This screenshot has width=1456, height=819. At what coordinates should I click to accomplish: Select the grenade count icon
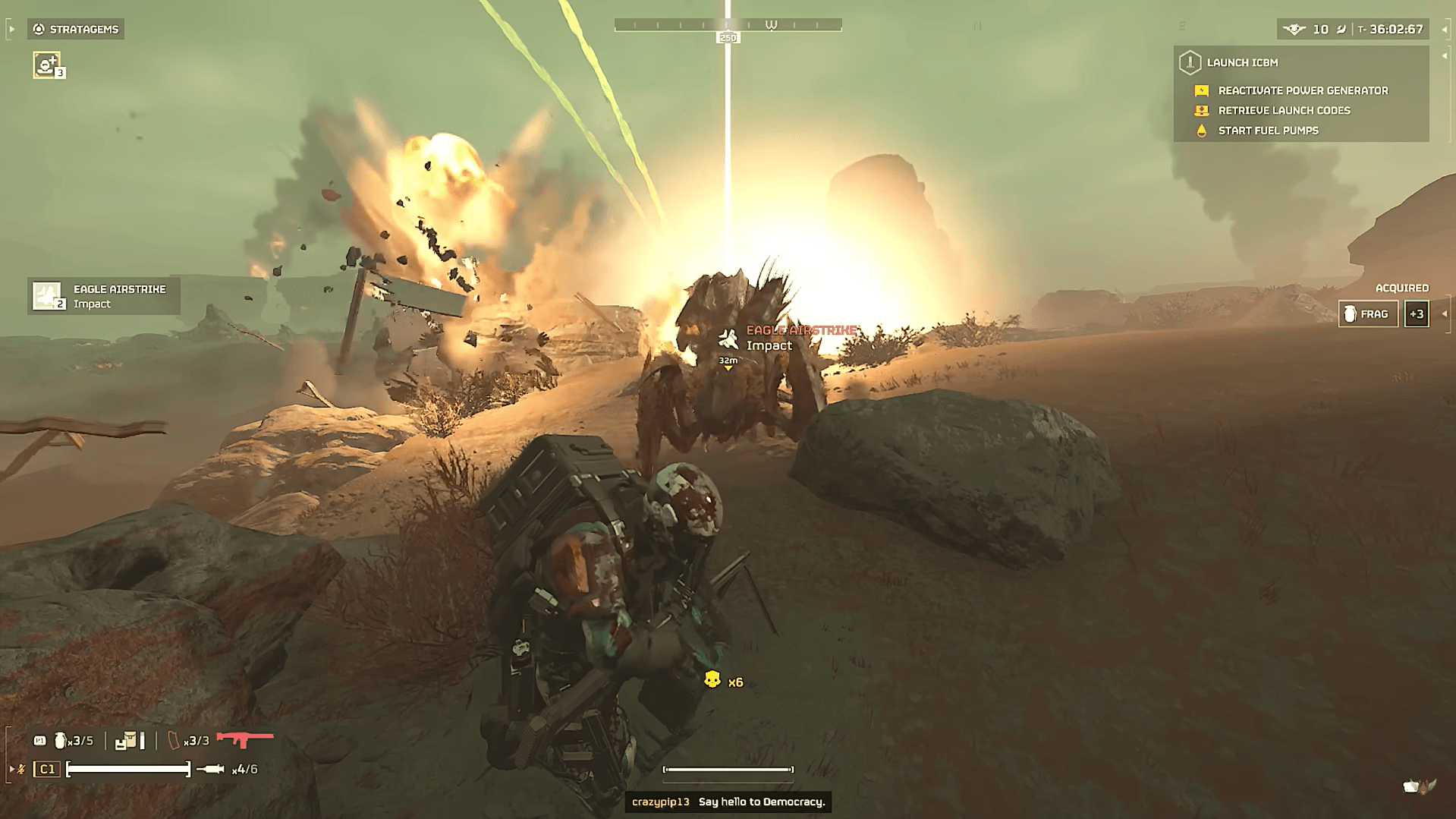pyautogui.click(x=61, y=740)
